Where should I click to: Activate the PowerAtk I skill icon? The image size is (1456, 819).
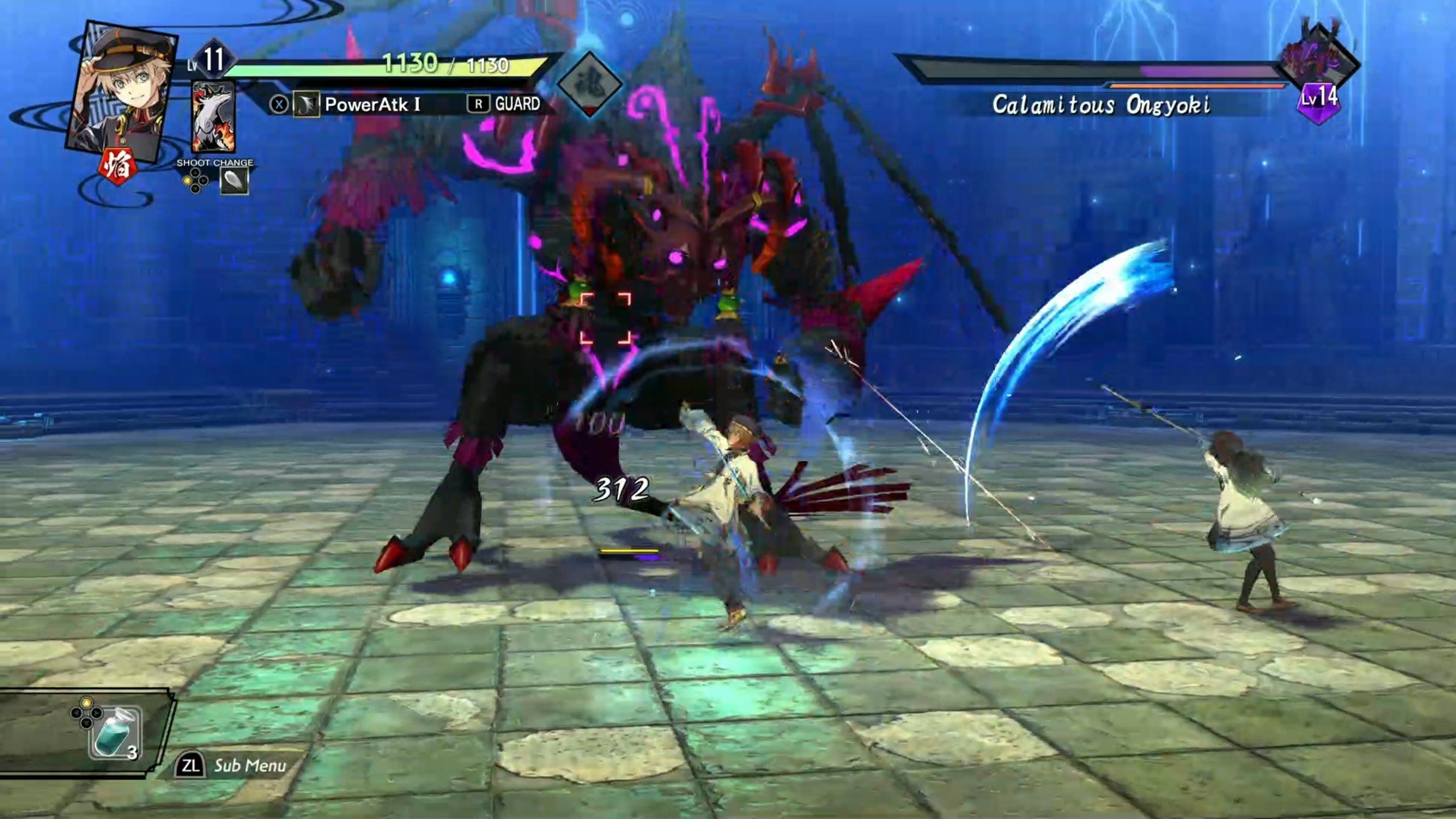(306, 105)
